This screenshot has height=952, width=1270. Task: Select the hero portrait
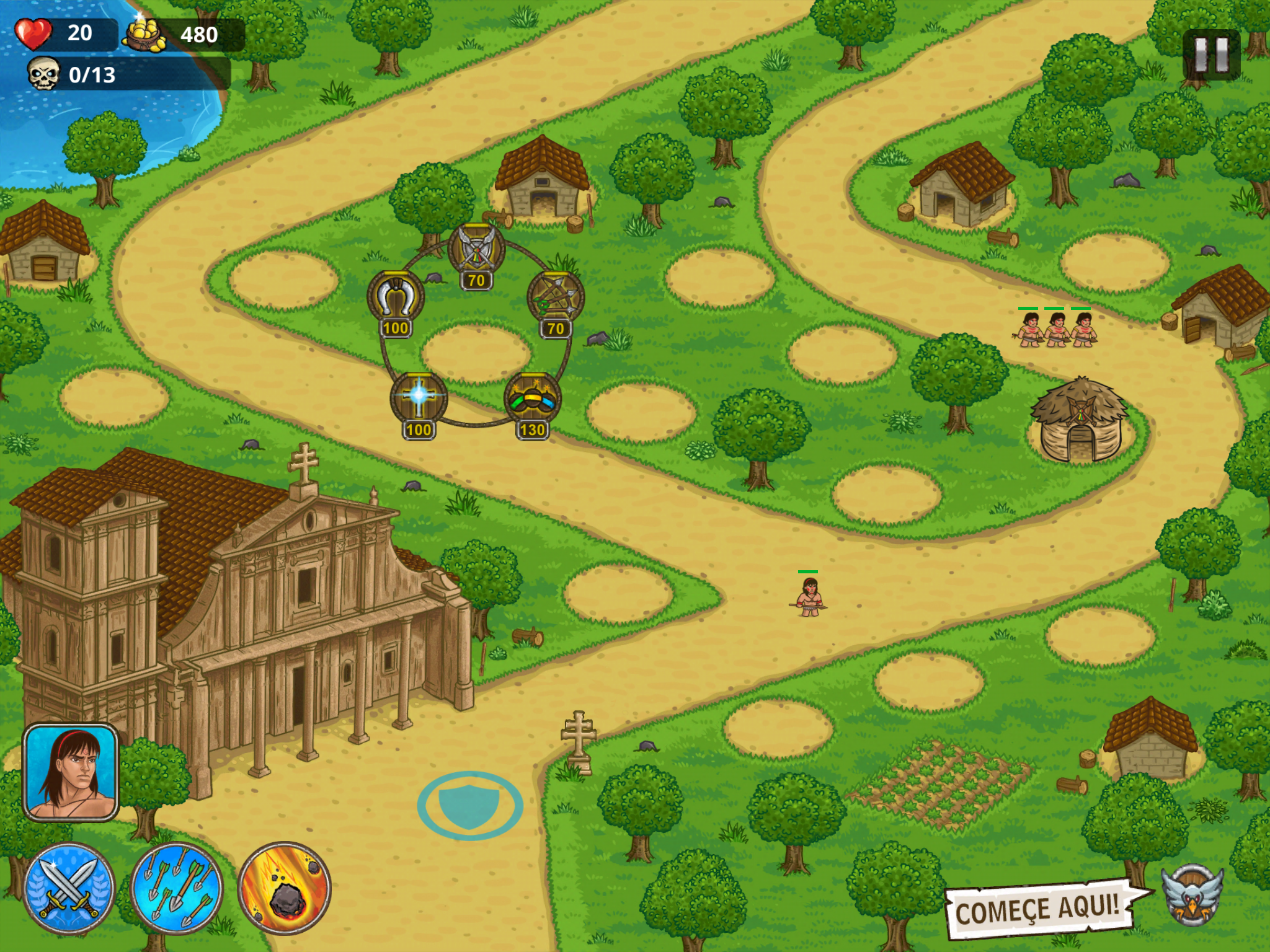(71, 772)
